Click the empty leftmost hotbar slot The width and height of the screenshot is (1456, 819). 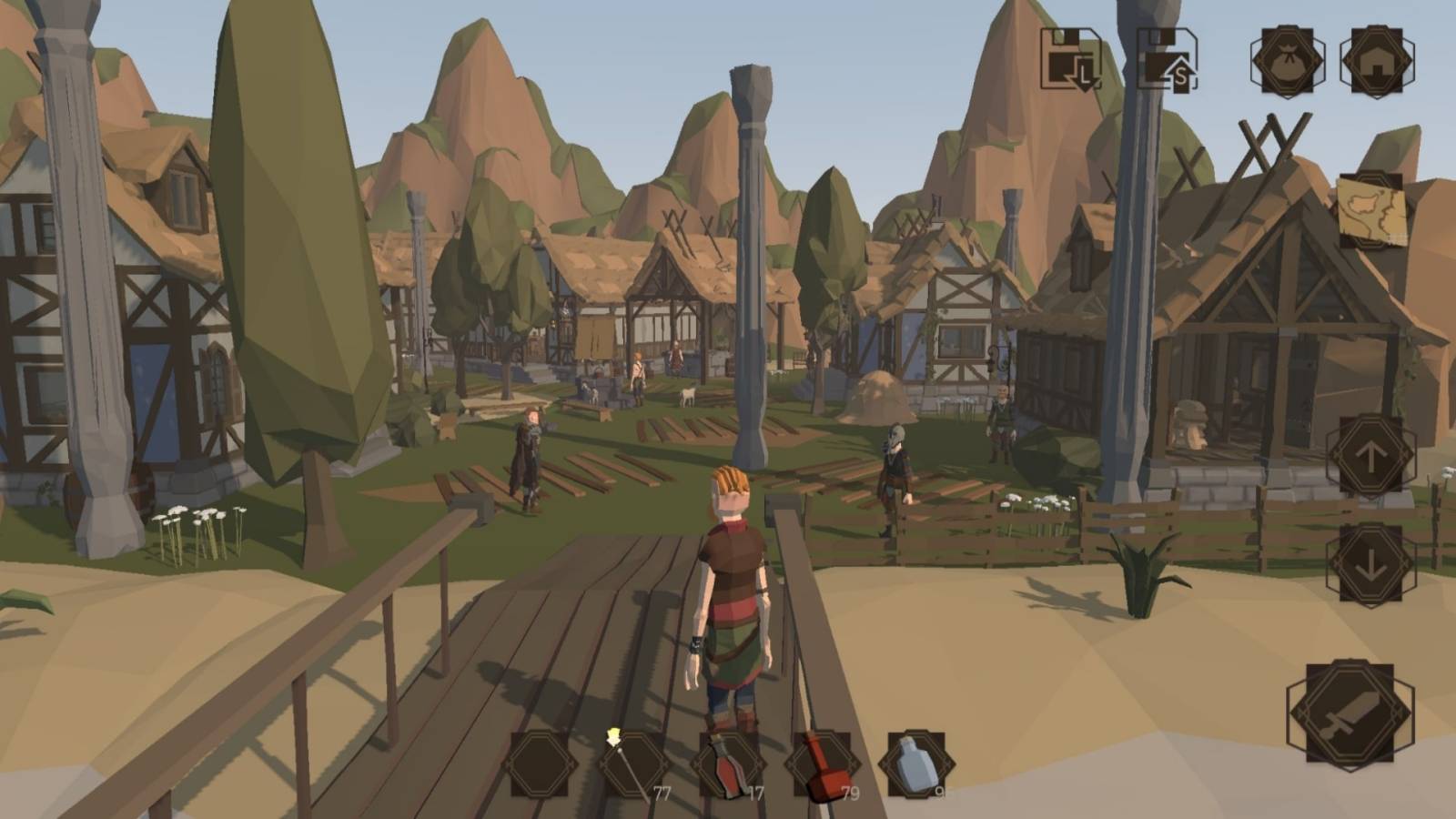pos(541,763)
